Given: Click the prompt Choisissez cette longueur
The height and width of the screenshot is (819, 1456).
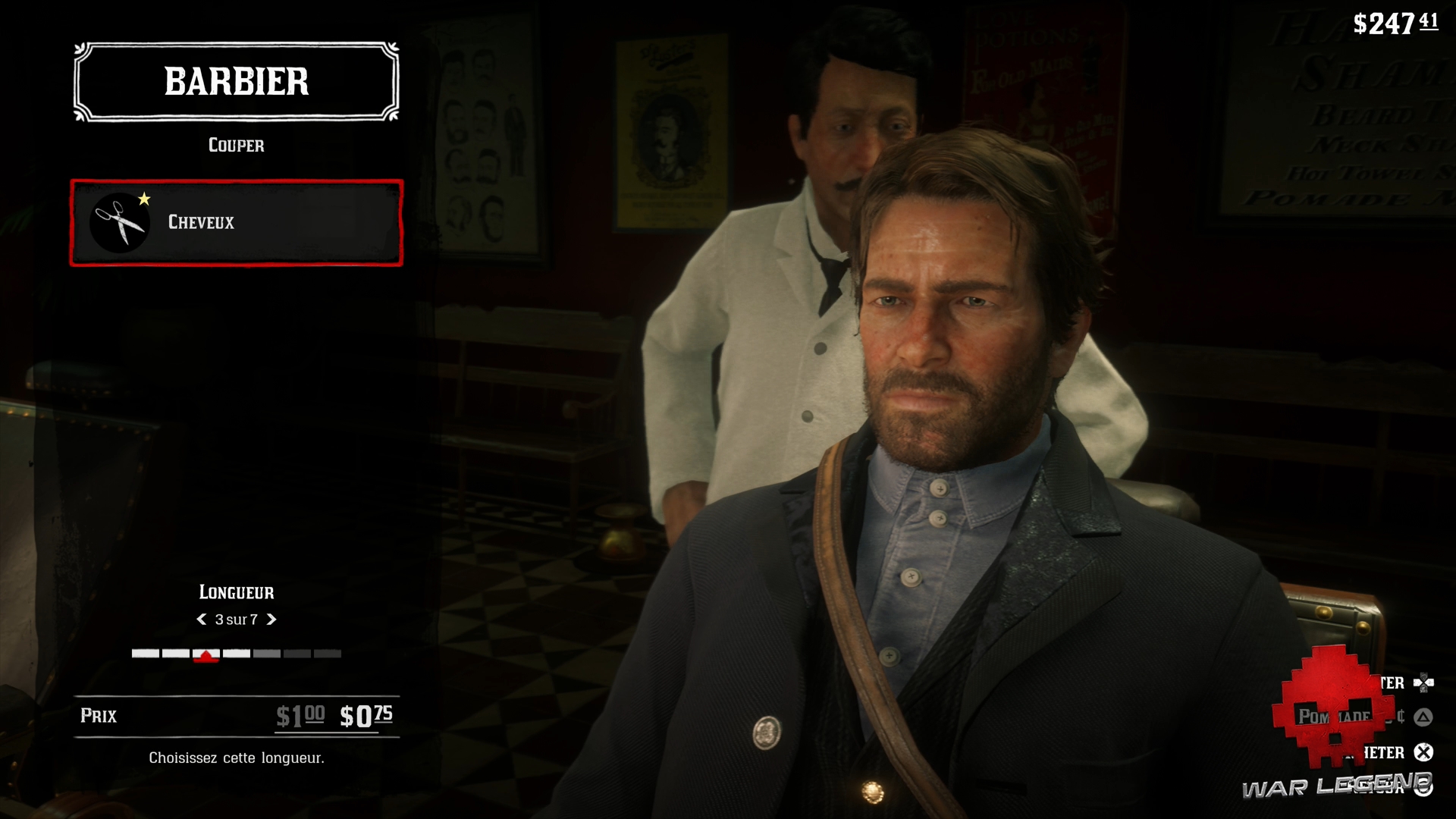Looking at the screenshot, I should tap(237, 757).
